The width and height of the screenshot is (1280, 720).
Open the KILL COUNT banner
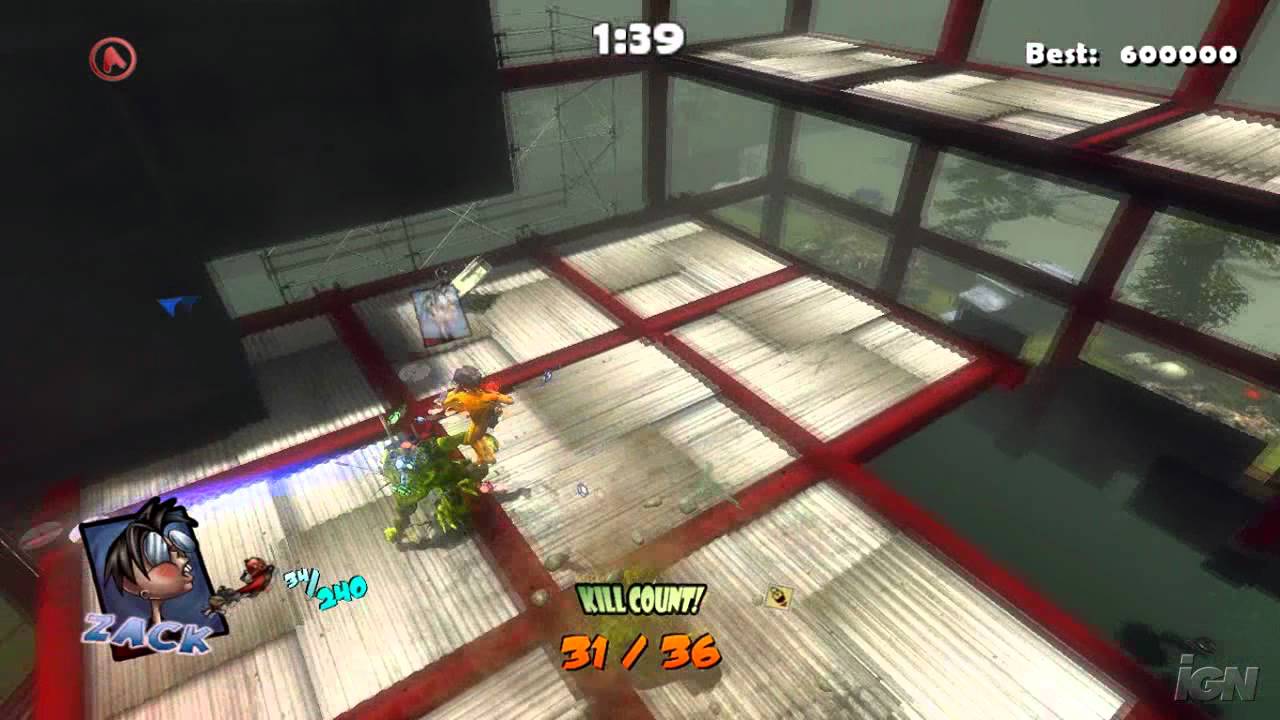pyautogui.click(x=641, y=599)
